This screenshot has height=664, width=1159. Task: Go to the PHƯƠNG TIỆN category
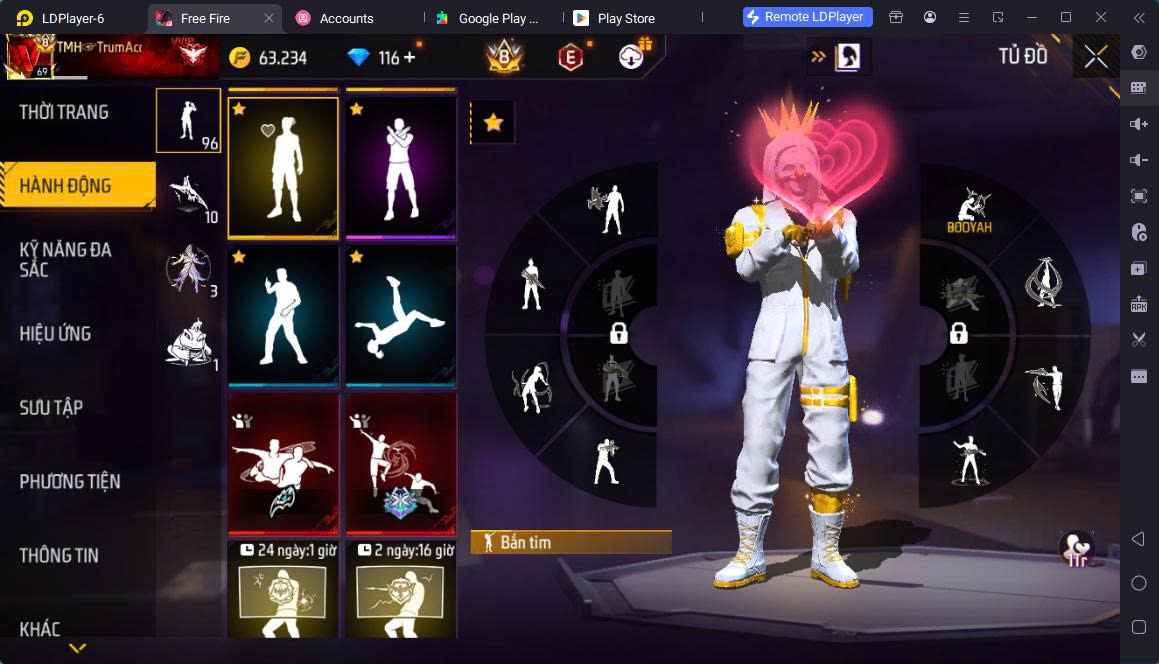[x=70, y=482]
